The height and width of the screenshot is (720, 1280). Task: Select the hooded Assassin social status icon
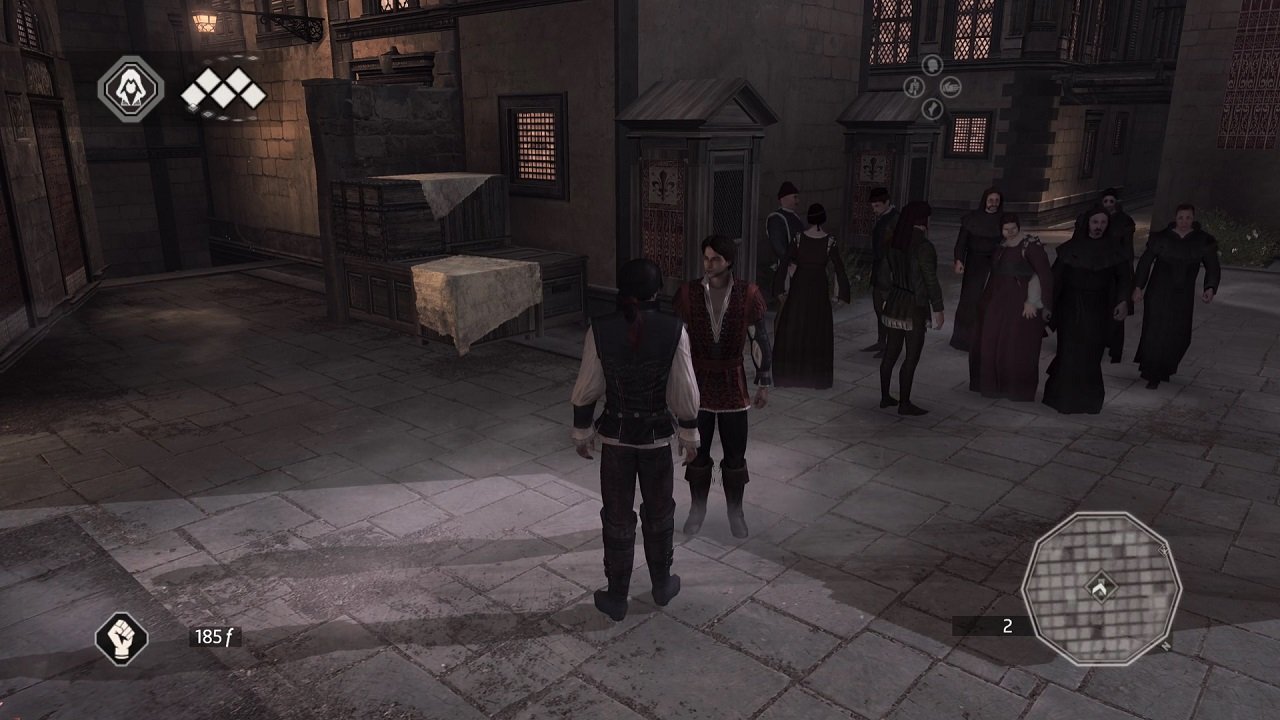point(130,88)
